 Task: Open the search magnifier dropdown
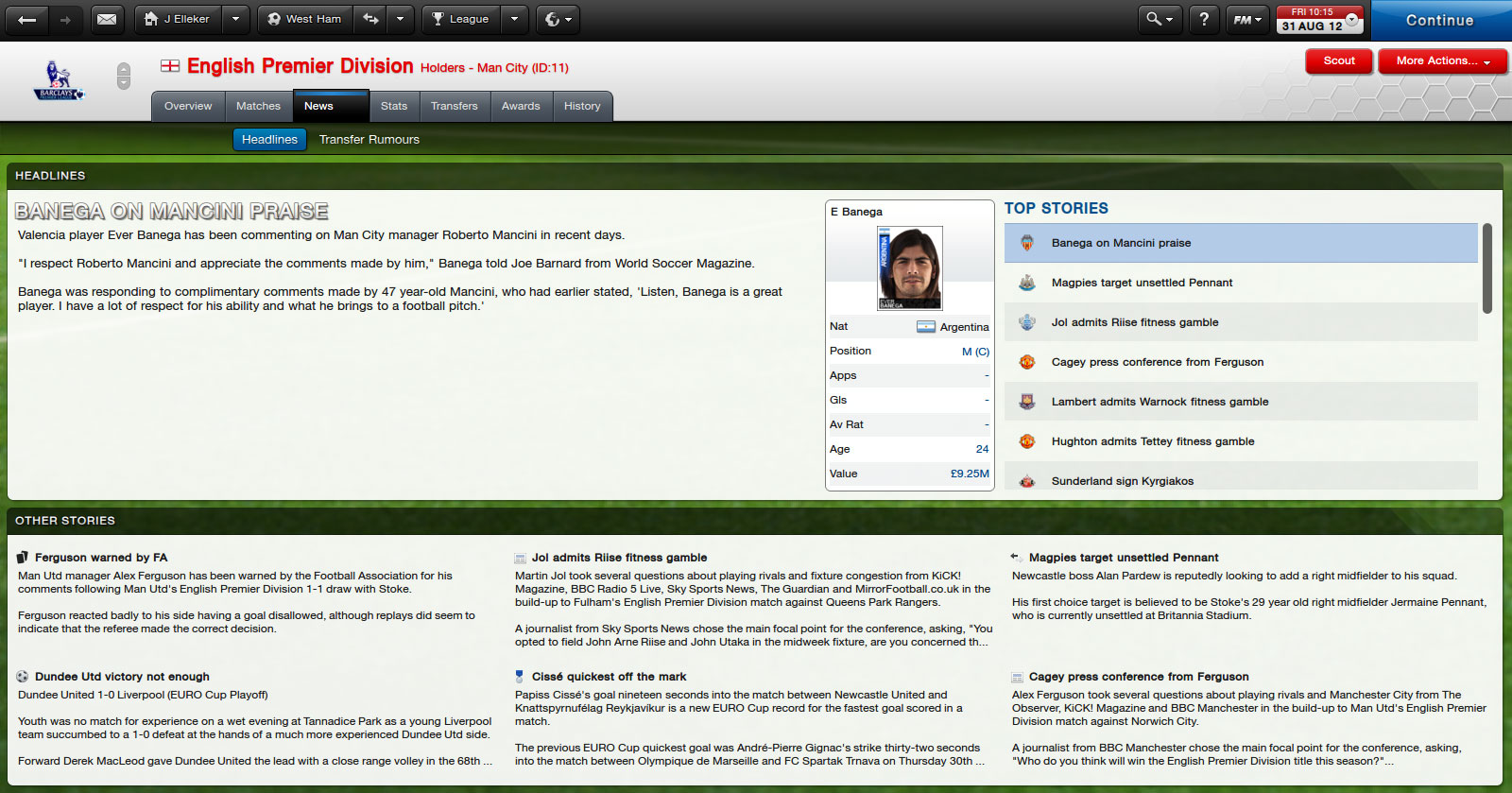tap(1159, 19)
